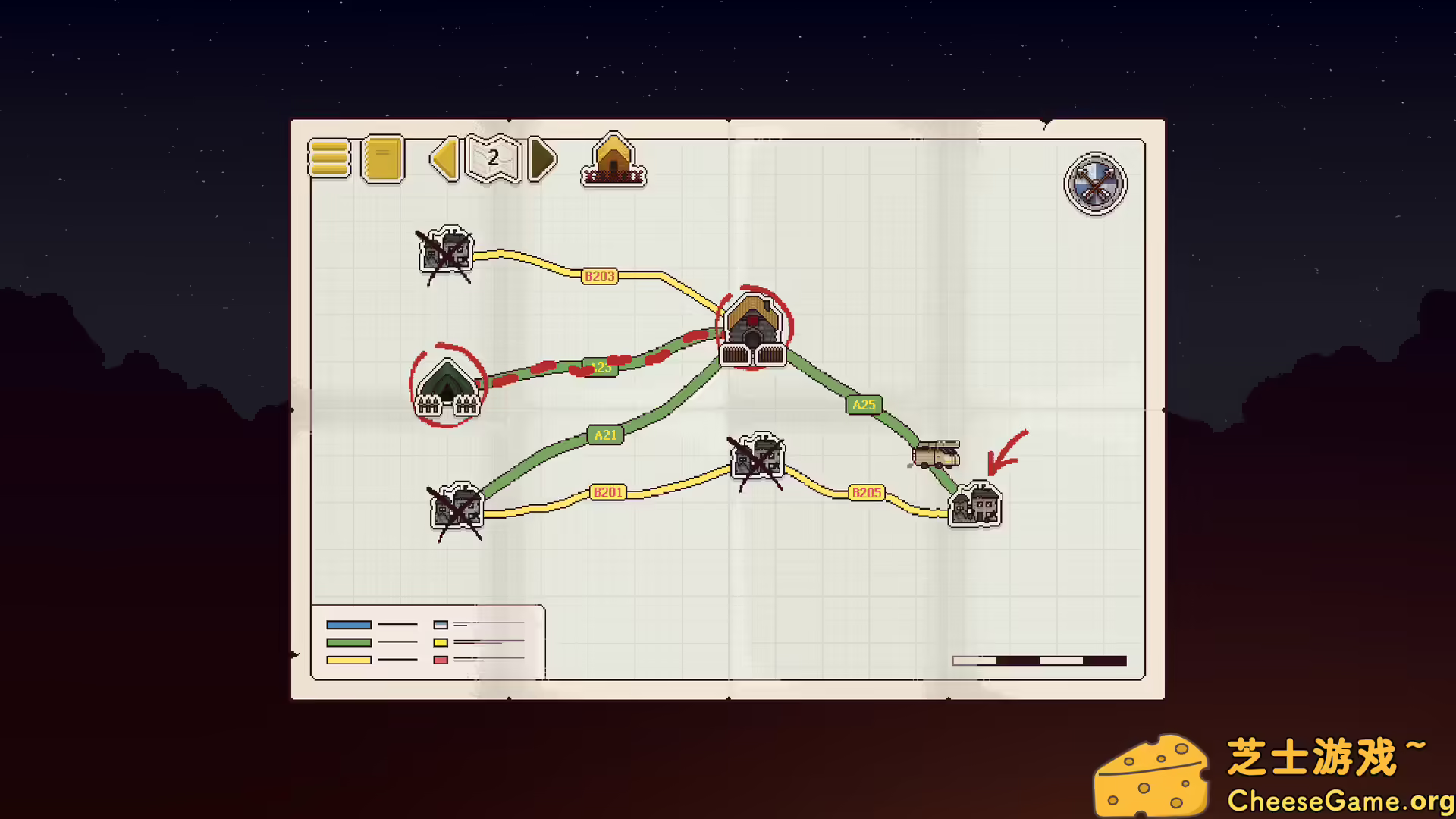Image resolution: width=1456 pixels, height=819 pixels.
Task: Click the green road color swatch in the legend
Action: [x=347, y=642]
